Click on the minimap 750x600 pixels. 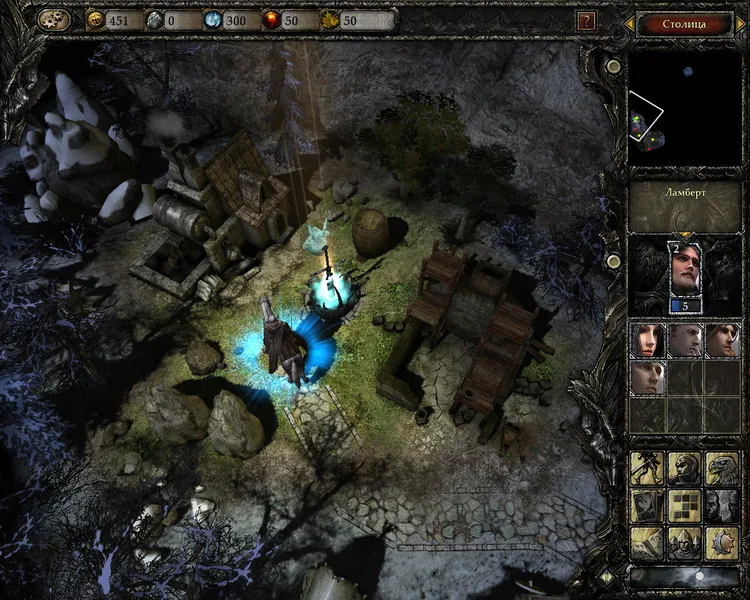686,108
